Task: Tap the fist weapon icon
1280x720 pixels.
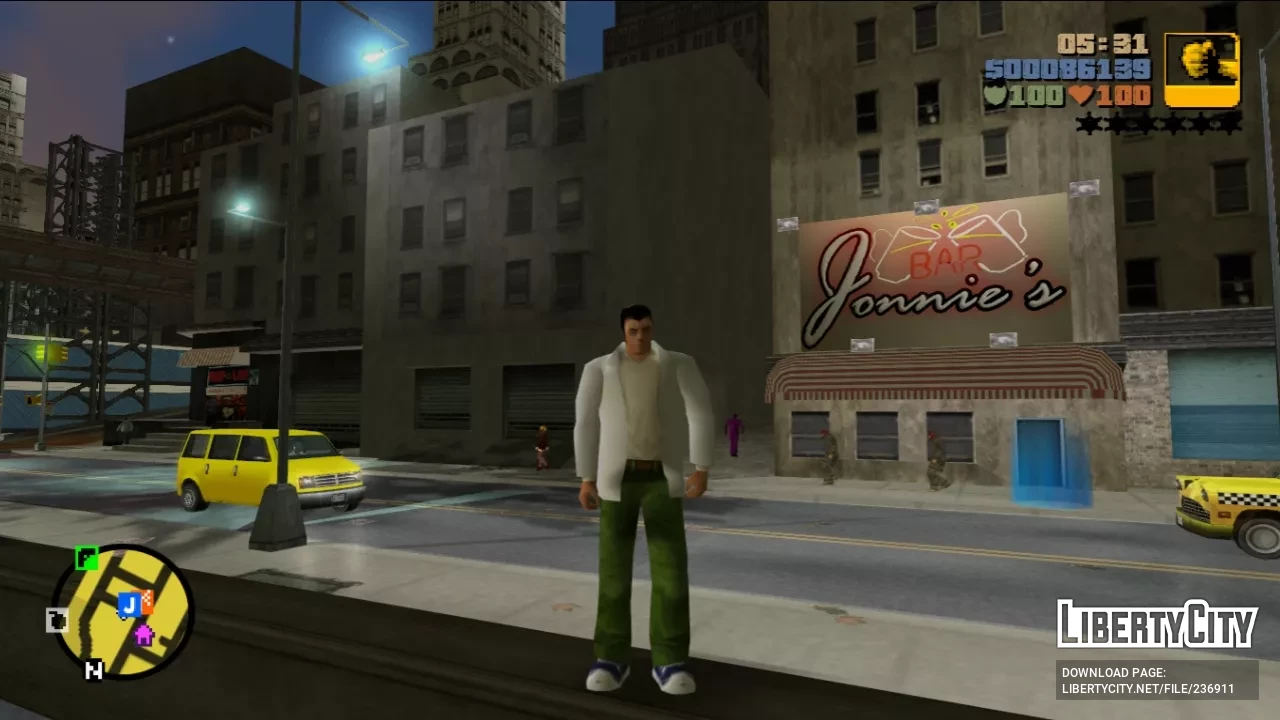Action: 1202,69
